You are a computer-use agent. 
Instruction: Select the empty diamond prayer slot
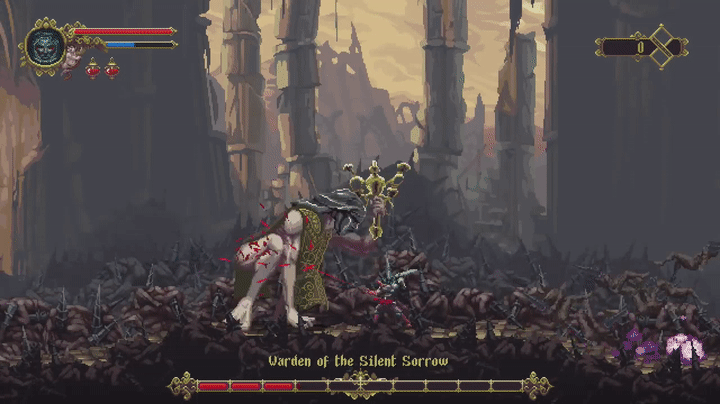tap(661, 46)
